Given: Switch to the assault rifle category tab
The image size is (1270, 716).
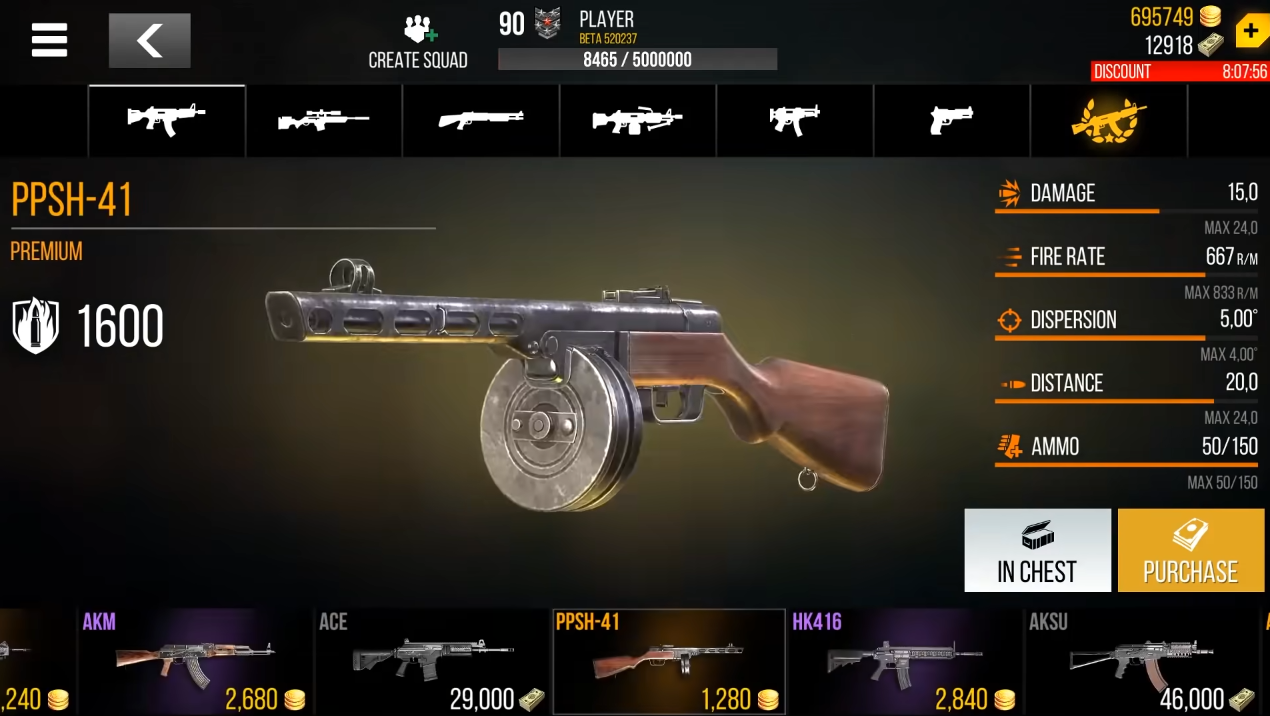Looking at the screenshot, I should click(x=167, y=120).
